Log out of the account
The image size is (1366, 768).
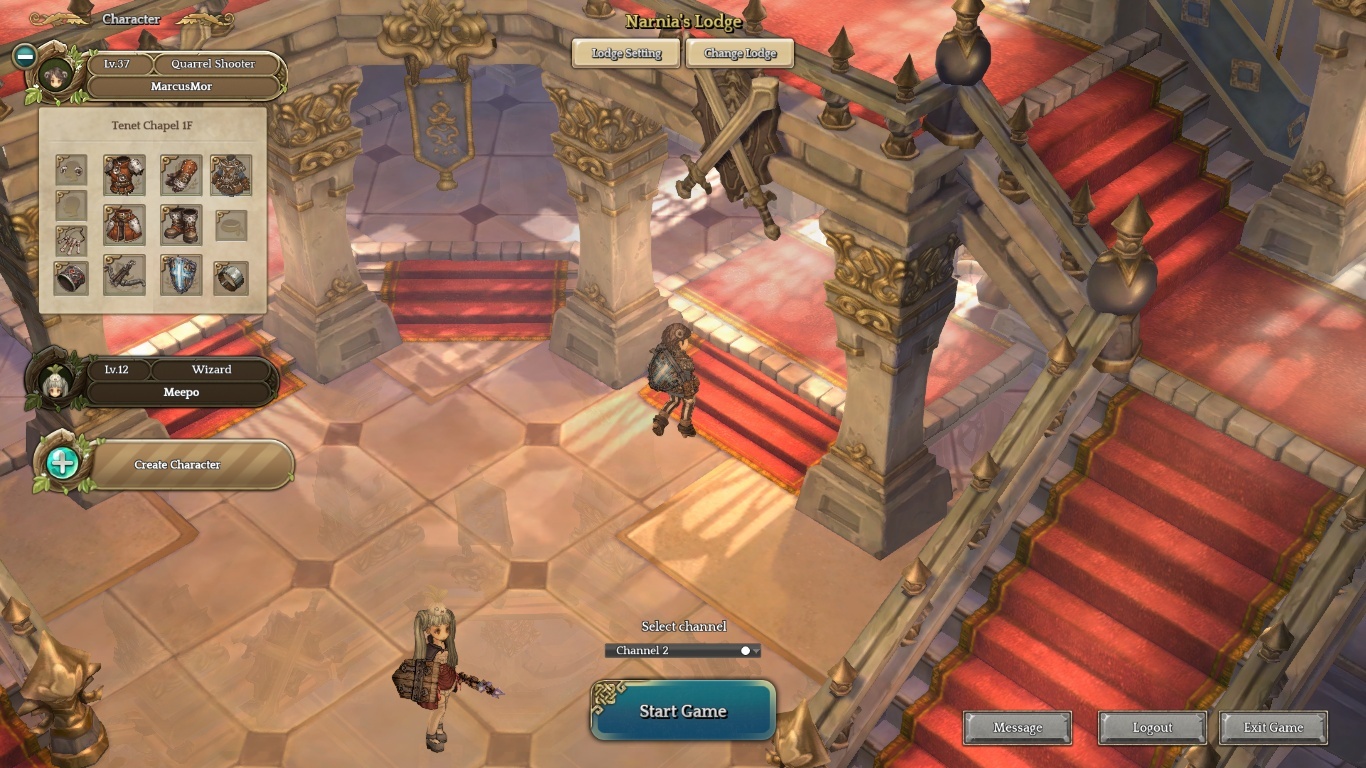tap(1152, 728)
